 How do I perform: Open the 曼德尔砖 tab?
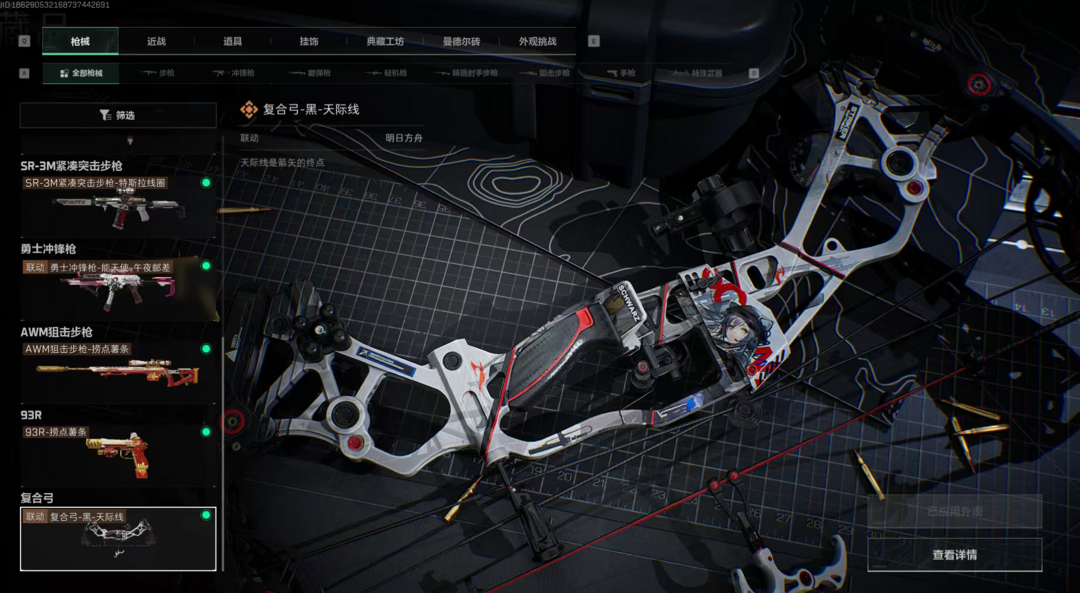pos(461,41)
